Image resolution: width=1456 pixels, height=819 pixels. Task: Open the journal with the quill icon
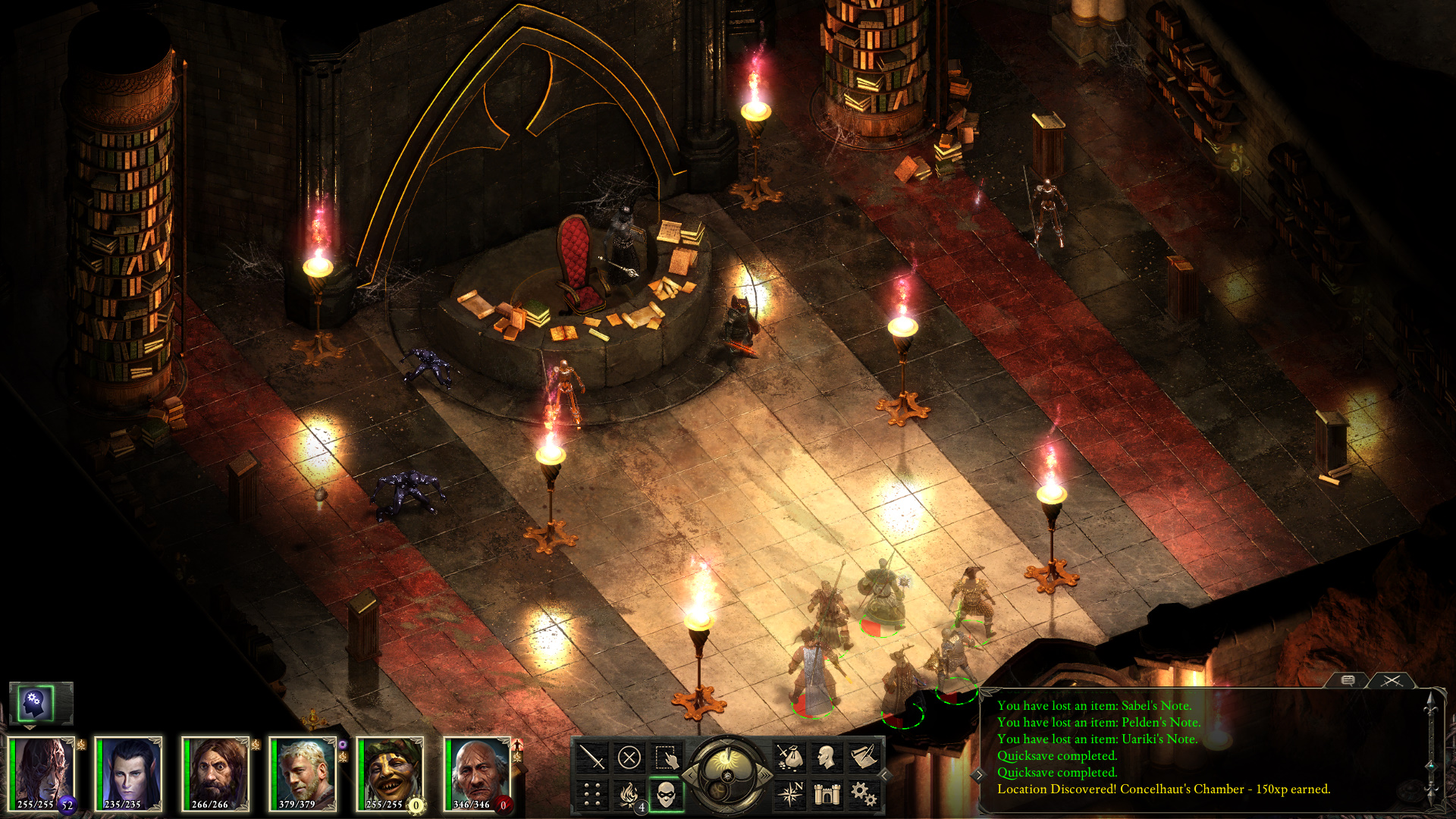[864, 756]
